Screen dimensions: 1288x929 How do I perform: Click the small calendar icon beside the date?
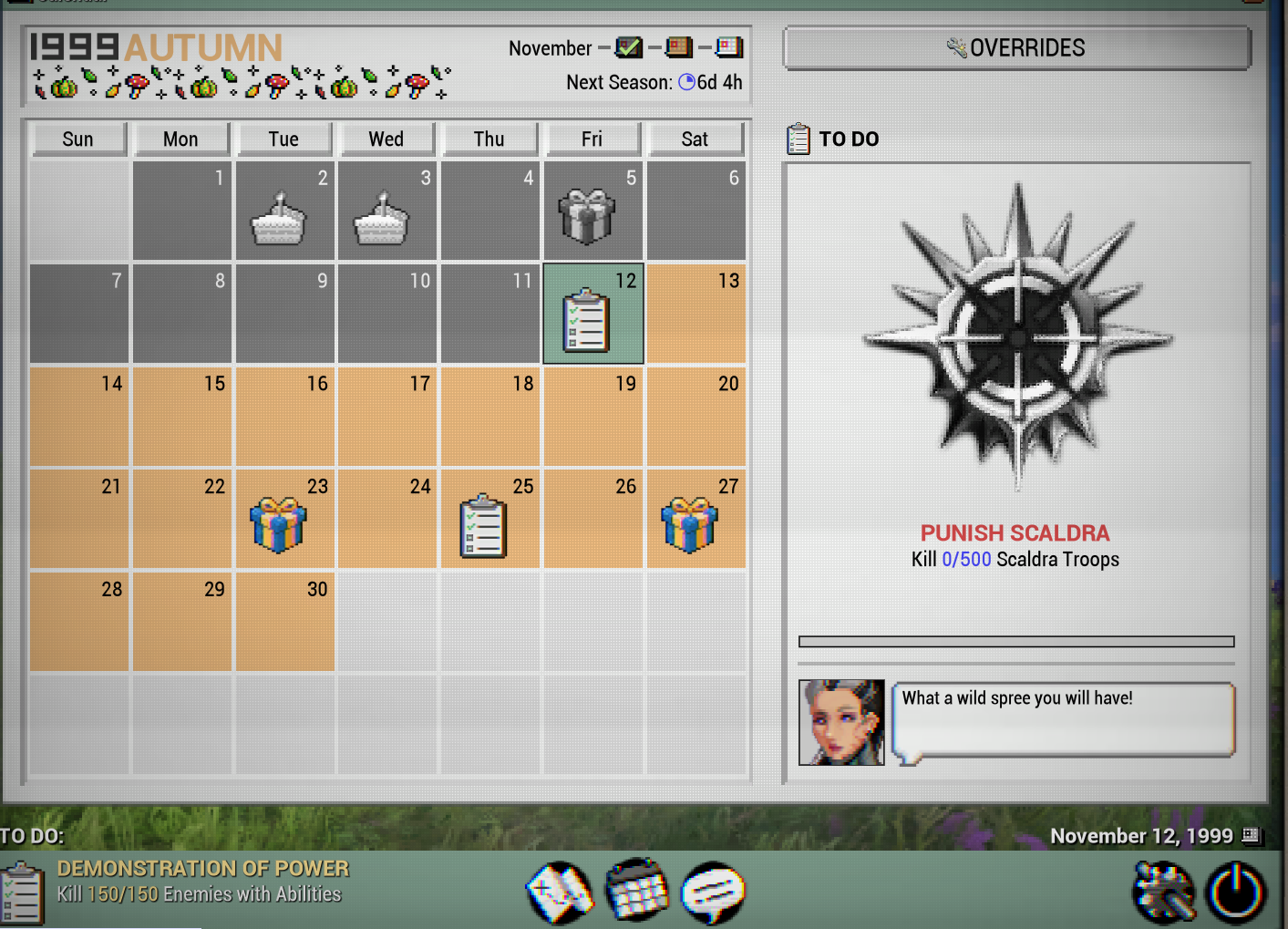(1252, 835)
